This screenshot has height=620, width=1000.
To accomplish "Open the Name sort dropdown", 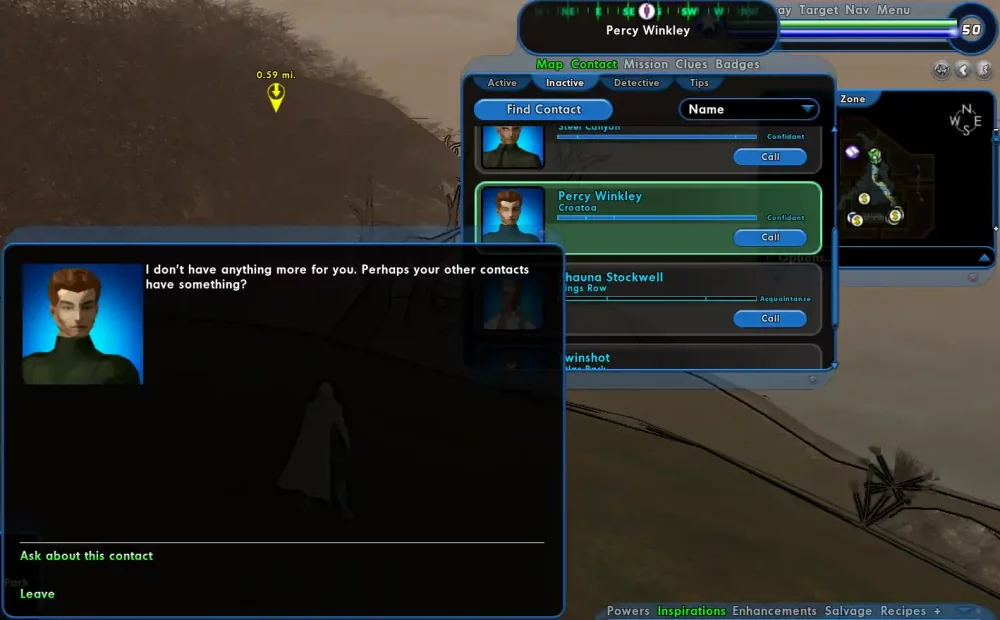I will (749, 110).
